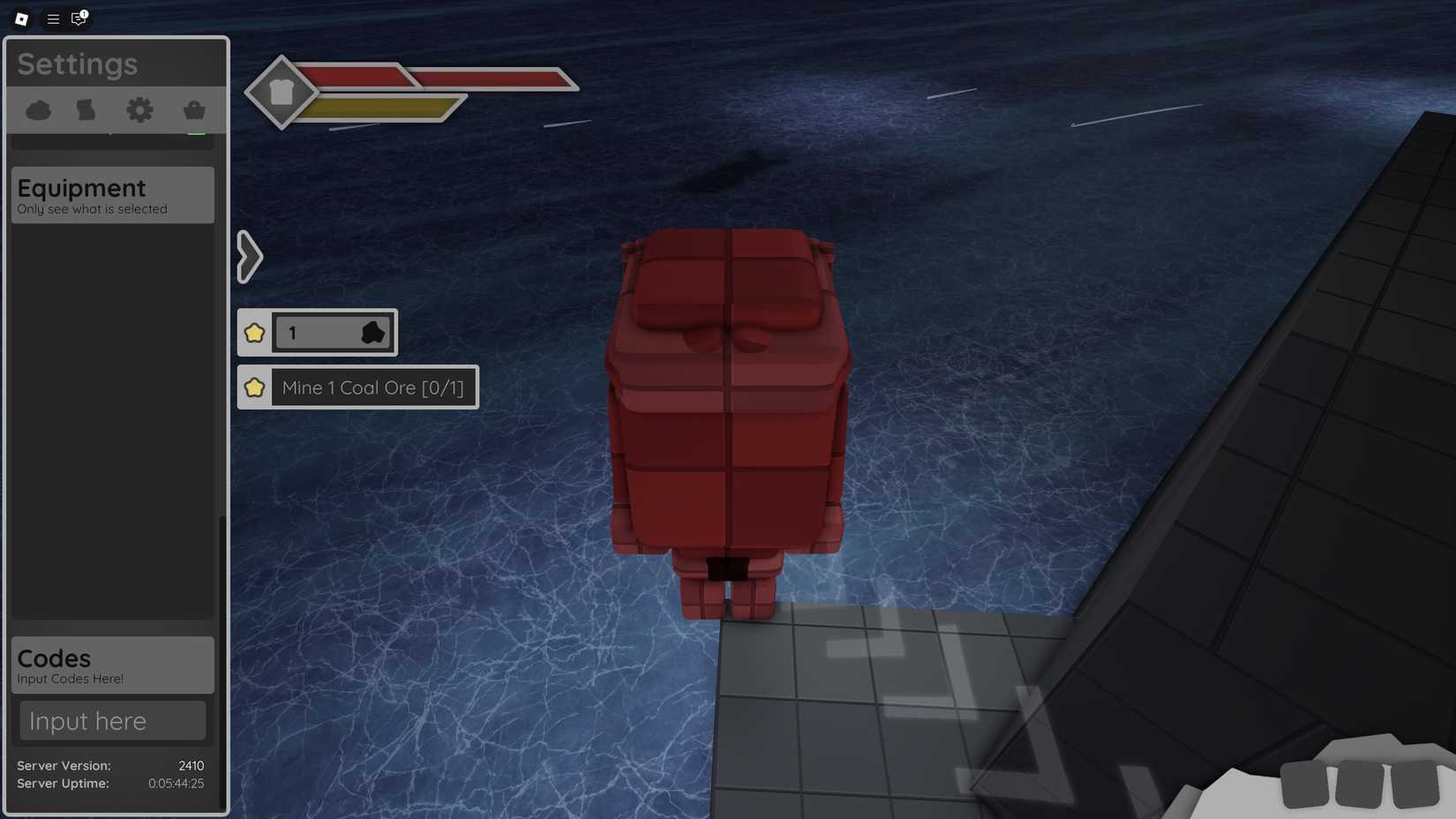Expand the quest panel with the chevron arrow

point(249,256)
